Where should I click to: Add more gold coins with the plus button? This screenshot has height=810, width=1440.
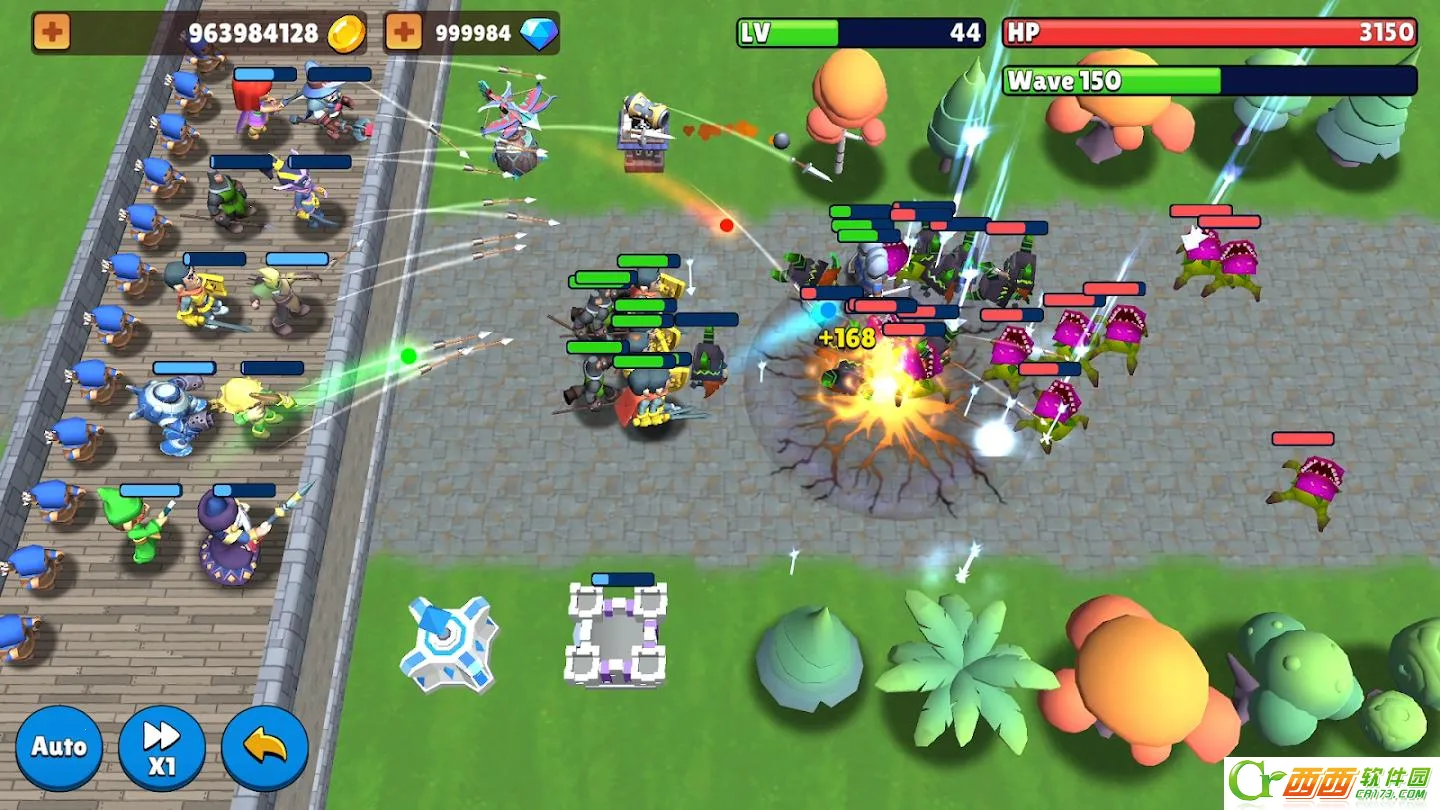[52, 32]
